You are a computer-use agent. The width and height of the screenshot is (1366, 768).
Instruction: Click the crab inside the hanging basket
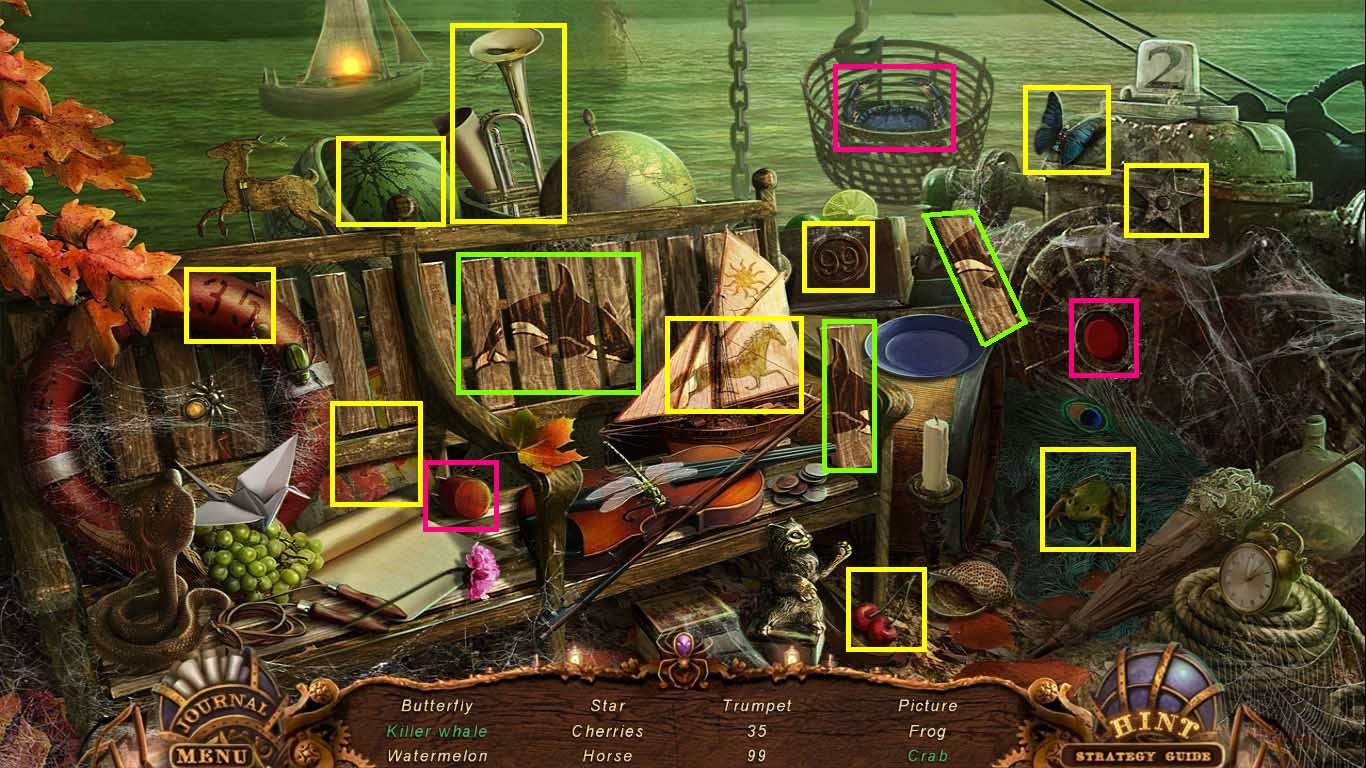[895, 107]
